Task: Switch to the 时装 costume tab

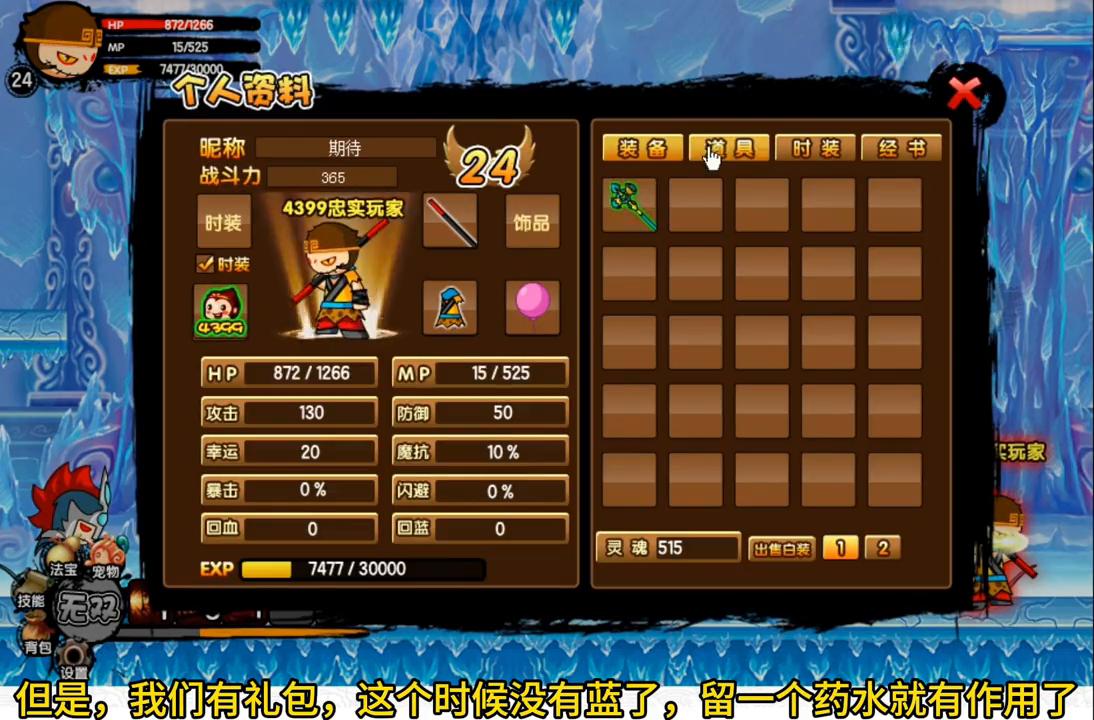Action: tap(815, 149)
